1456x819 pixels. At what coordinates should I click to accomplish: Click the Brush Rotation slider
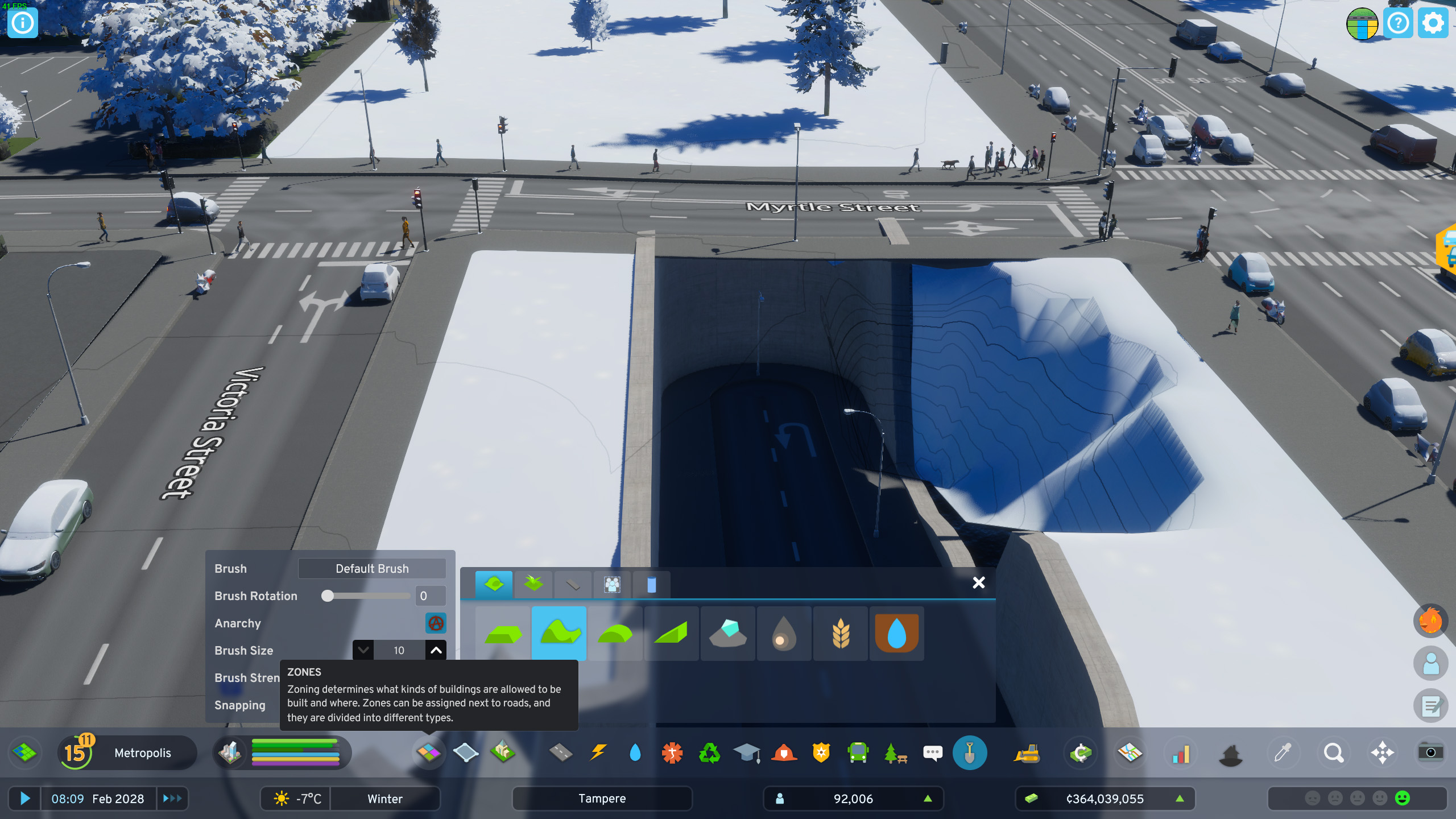coord(329,596)
